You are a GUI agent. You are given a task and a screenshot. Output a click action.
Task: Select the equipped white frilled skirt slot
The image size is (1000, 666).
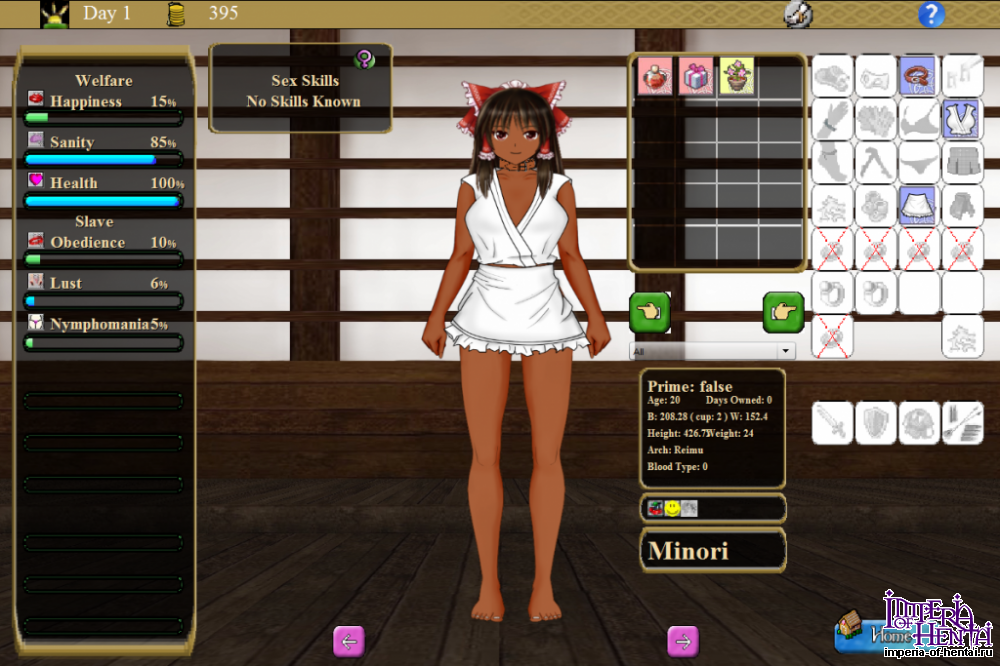click(x=919, y=205)
